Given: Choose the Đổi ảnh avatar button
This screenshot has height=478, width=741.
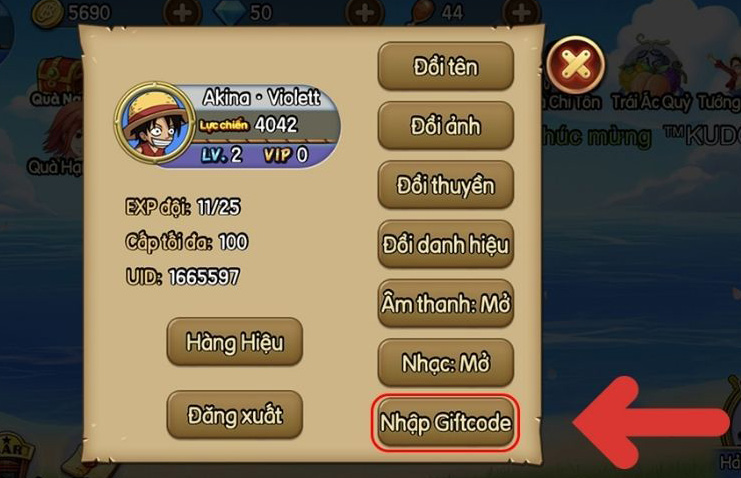Looking at the screenshot, I should click(x=445, y=127).
